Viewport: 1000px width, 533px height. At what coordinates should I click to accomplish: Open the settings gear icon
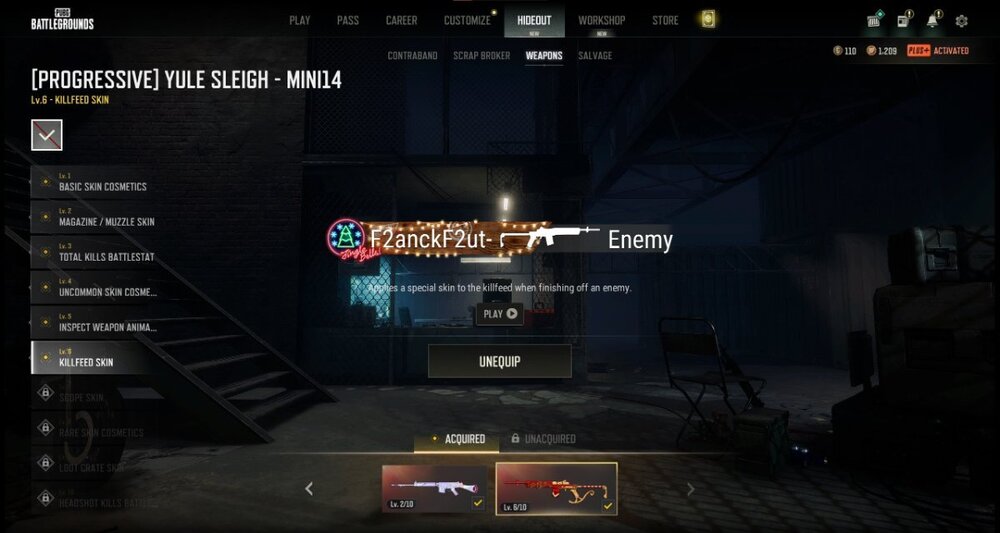(x=962, y=21)
